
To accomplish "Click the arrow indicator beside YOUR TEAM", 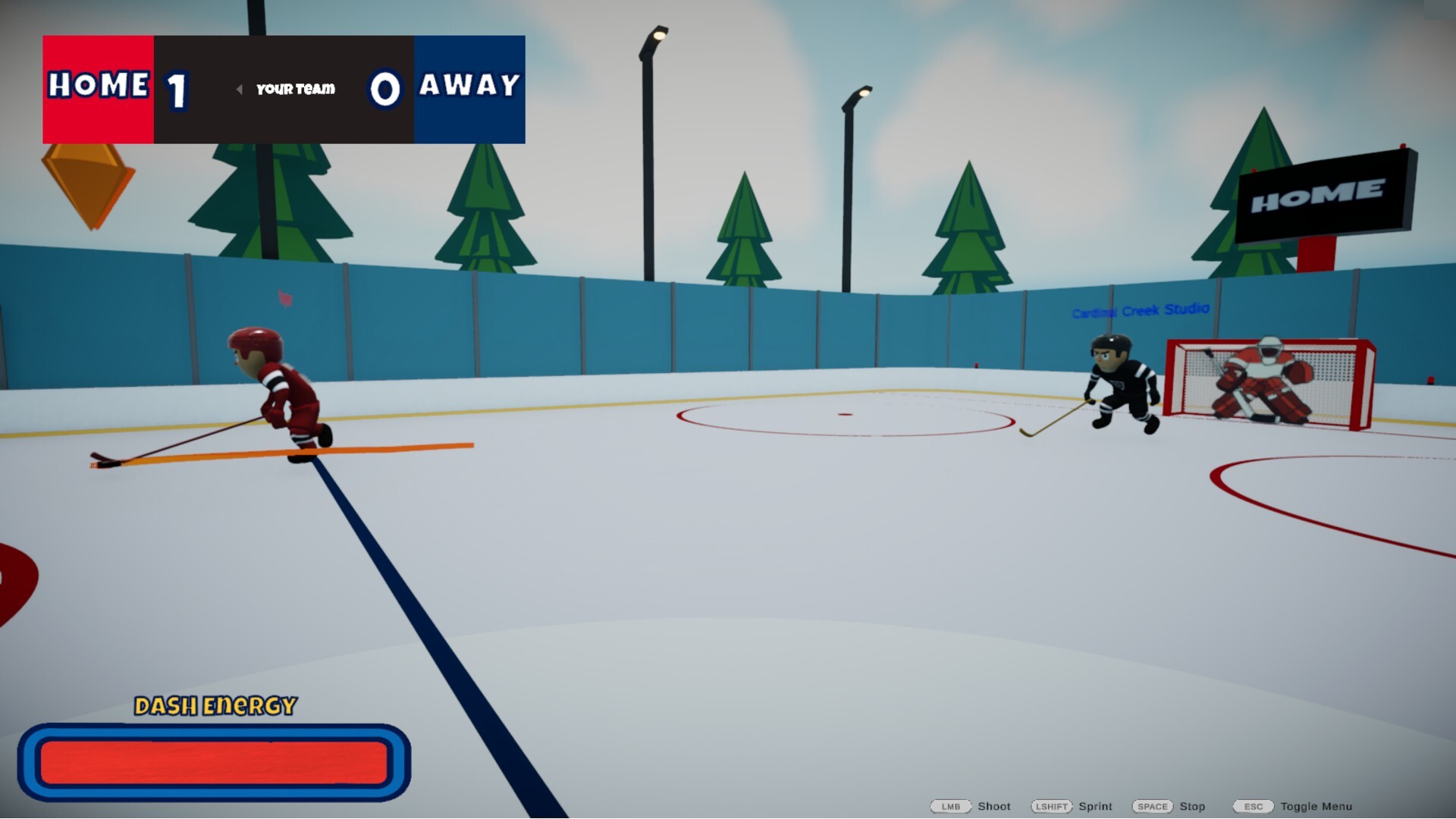I will [x=241, y=89].
